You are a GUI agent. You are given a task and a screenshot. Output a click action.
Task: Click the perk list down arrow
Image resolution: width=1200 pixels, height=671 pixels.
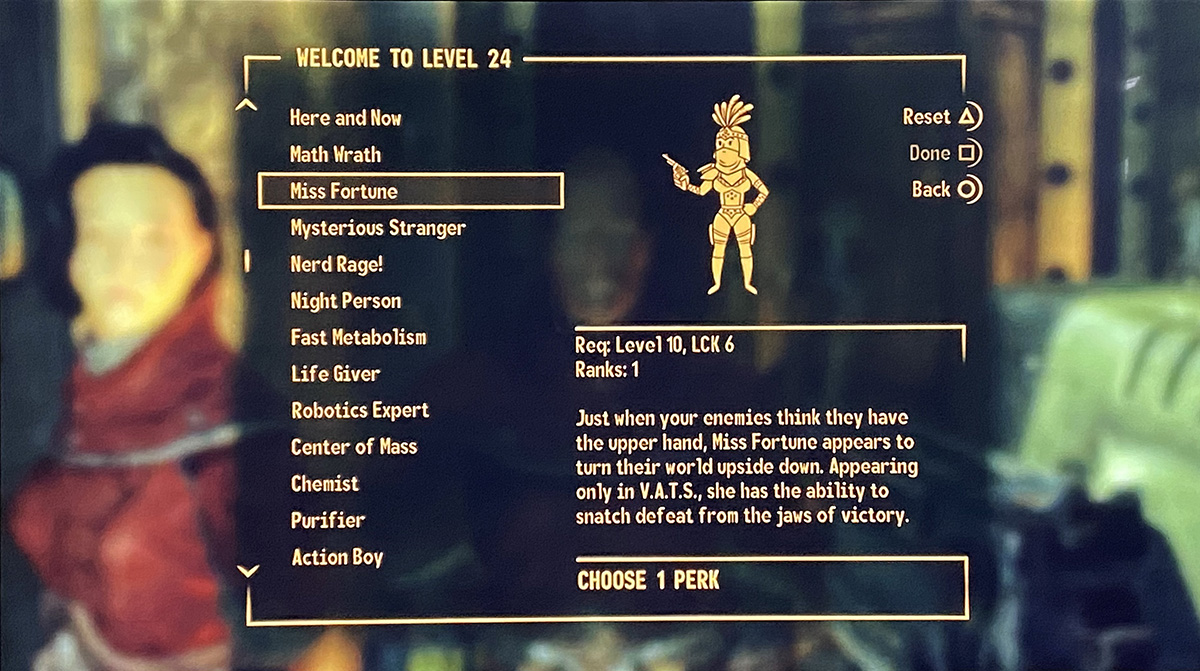coord(248,571)
